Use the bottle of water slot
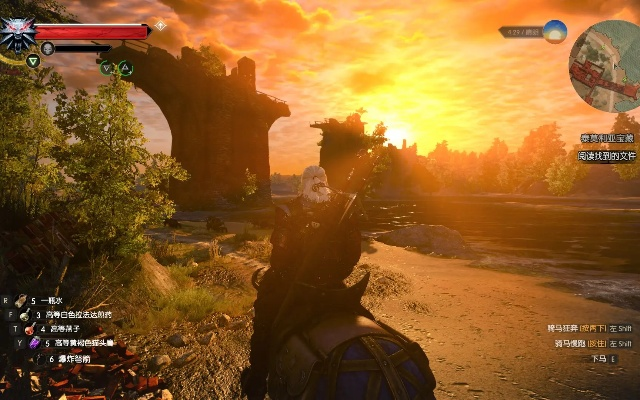640x400 pixels. point(20,300)
